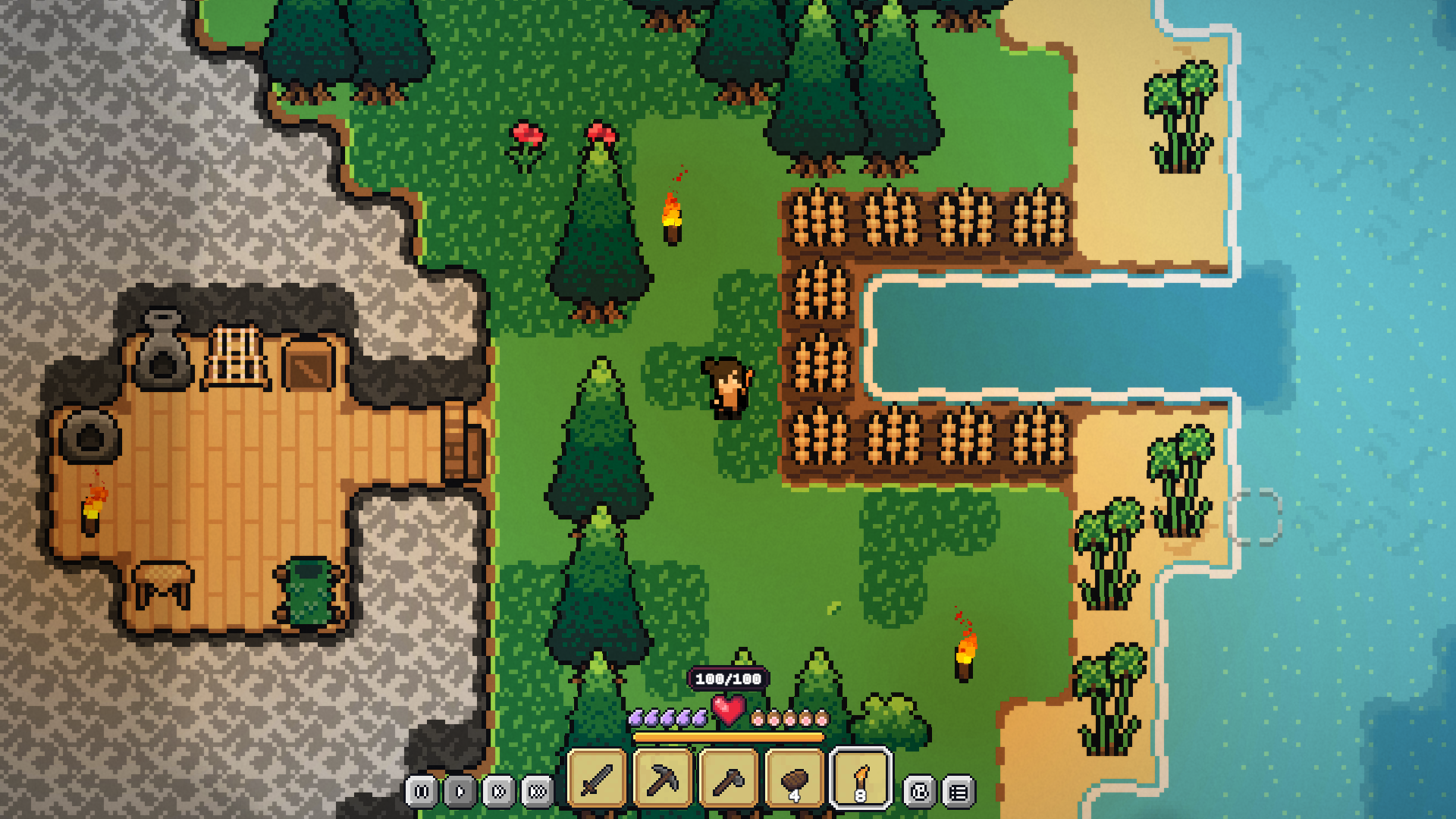This screenshot has width=1456, height=819.
Task: Choose the axe hotbar slot
Action: [729, 779]
